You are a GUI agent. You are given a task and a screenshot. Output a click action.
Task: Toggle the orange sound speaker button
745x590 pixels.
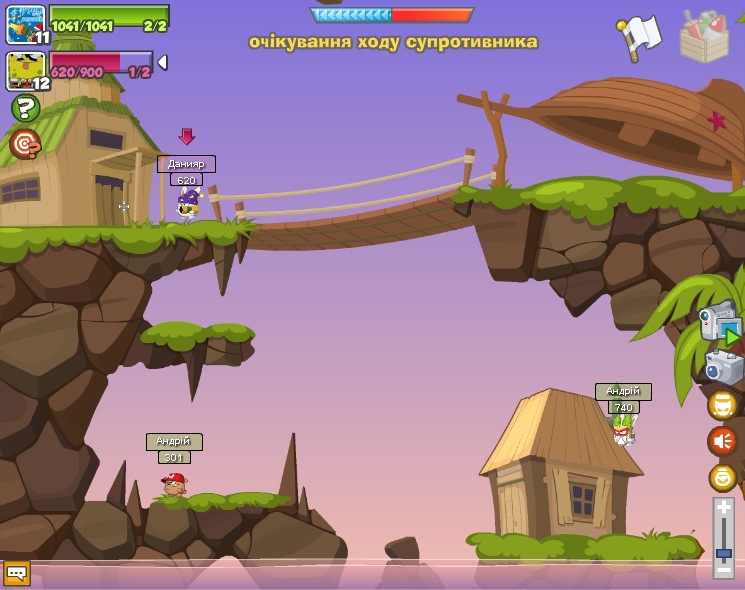pyautogui.click(x=722, y=441)
